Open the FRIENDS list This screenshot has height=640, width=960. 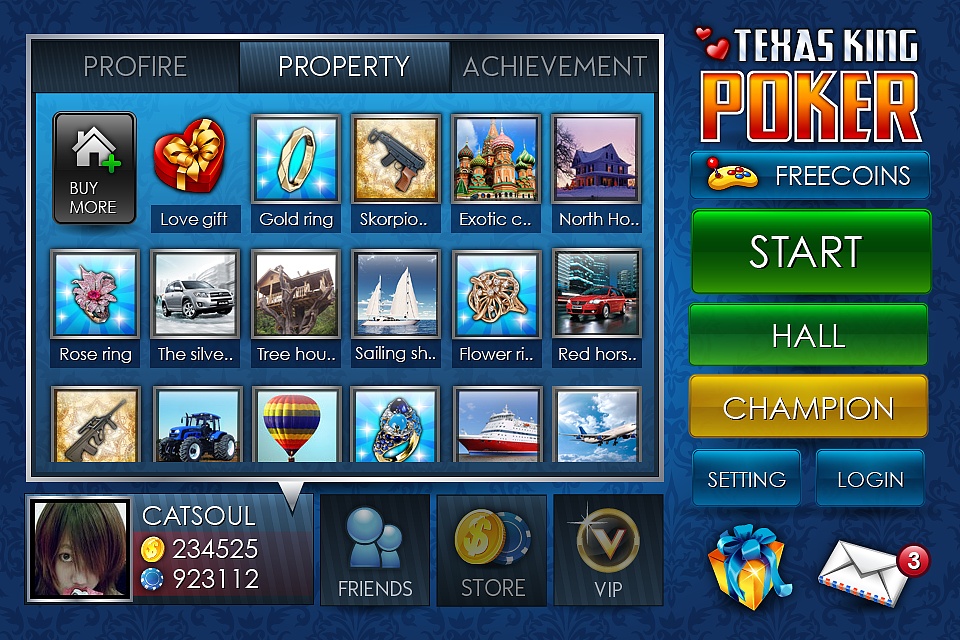[375, 550]
